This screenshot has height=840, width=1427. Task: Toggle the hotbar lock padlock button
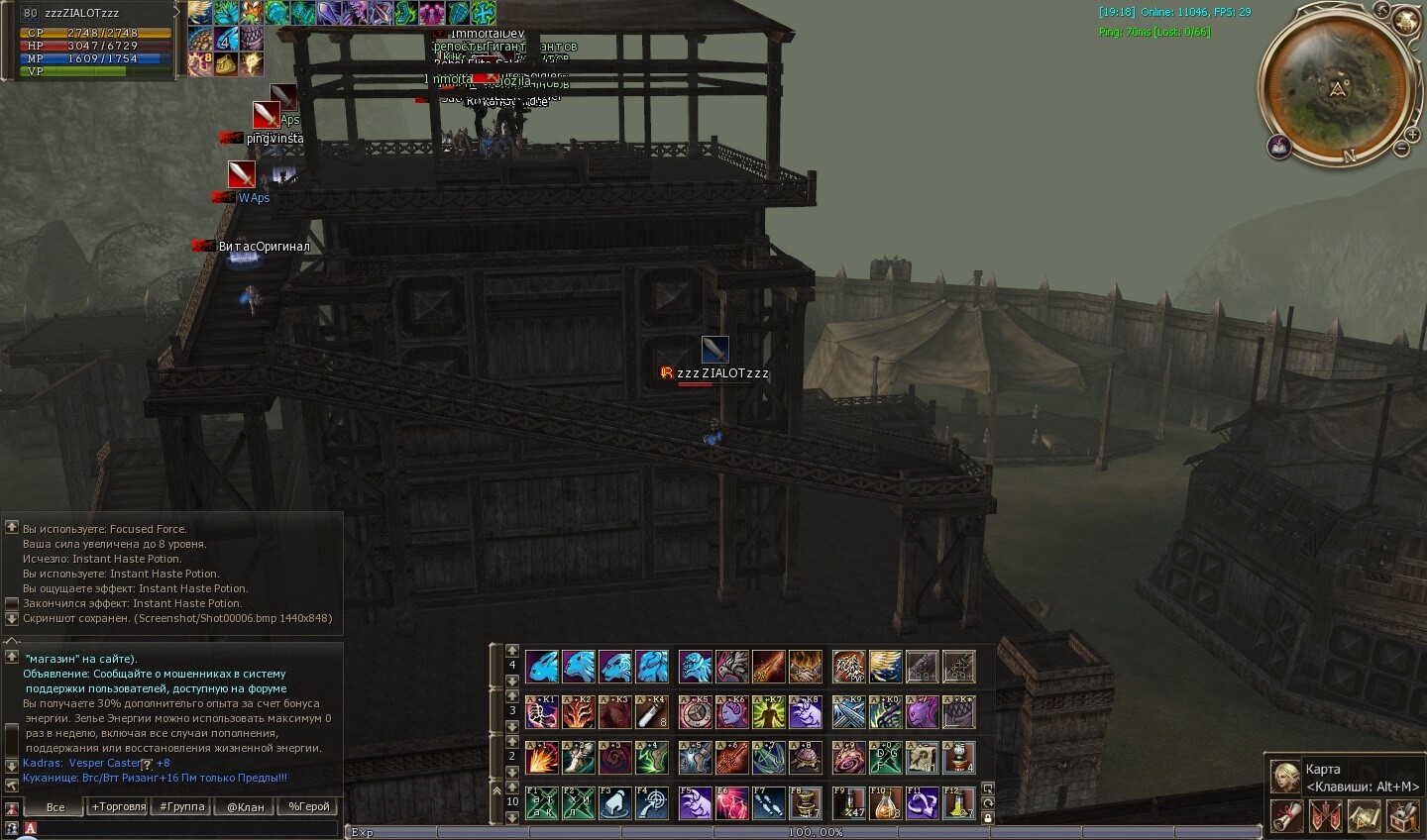coord(988,818)
